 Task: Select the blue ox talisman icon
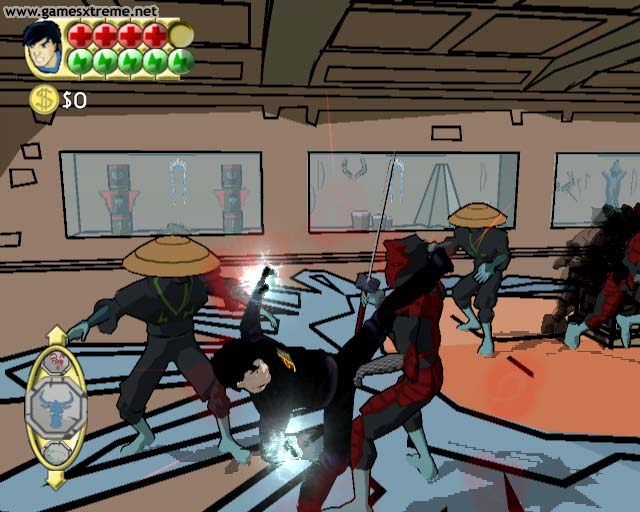coord(55,408)
